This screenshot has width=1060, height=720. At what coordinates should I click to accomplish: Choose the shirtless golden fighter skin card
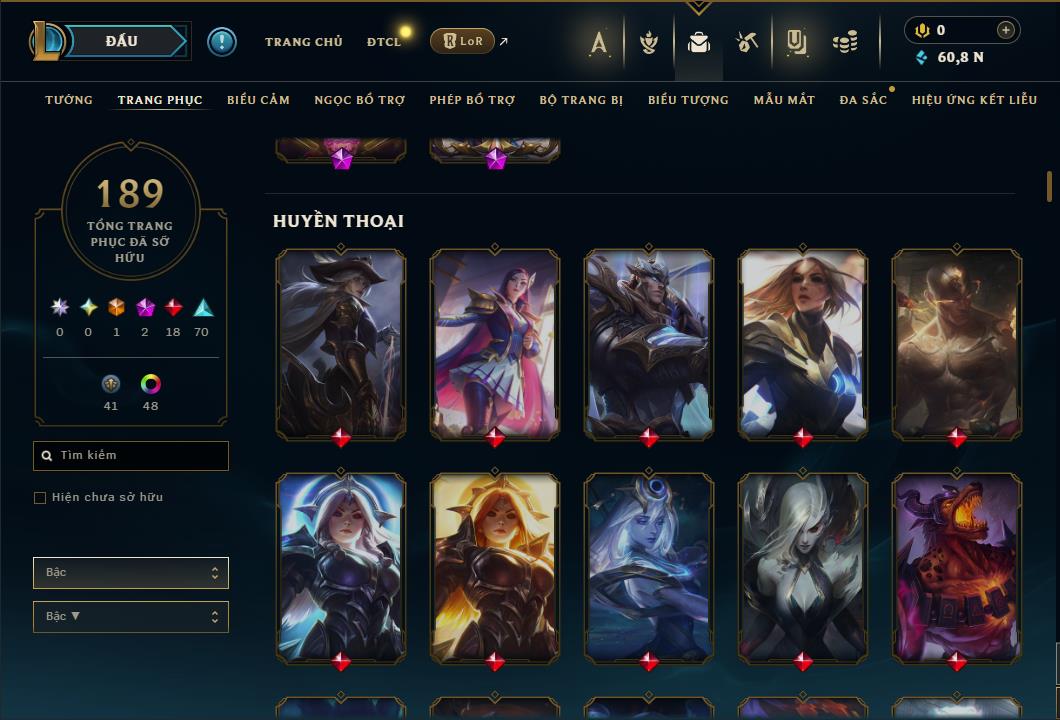click(956, 343)
